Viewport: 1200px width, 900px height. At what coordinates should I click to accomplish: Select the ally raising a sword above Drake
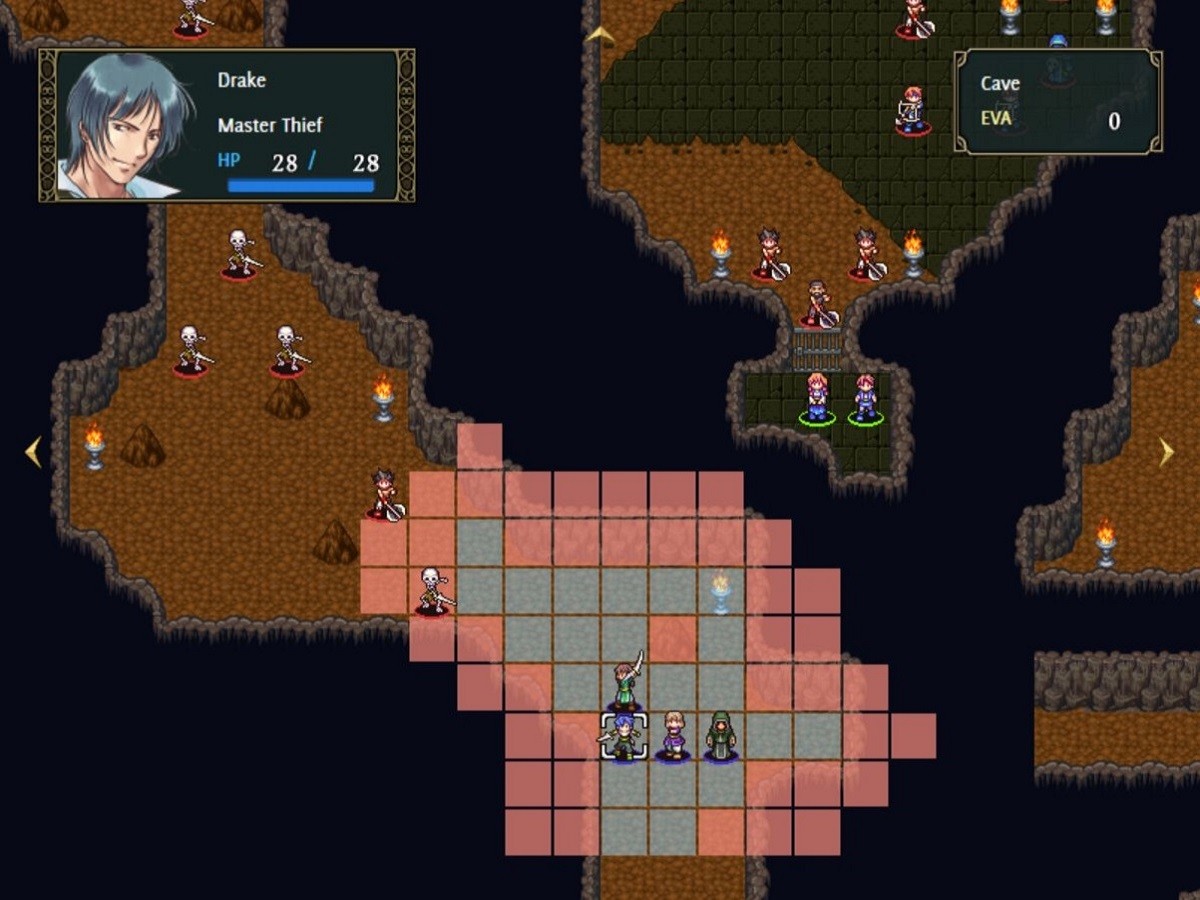(x=626, y=684)
